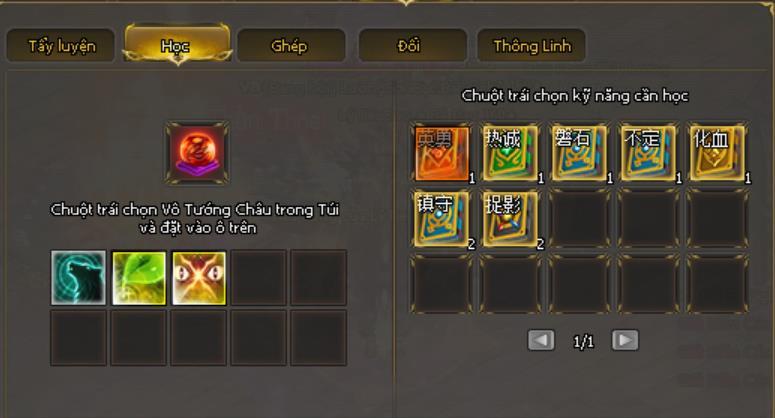Choose the green leaf skill icon
Viewport: 775px width, 418px height.
click(x=138, y=277)
